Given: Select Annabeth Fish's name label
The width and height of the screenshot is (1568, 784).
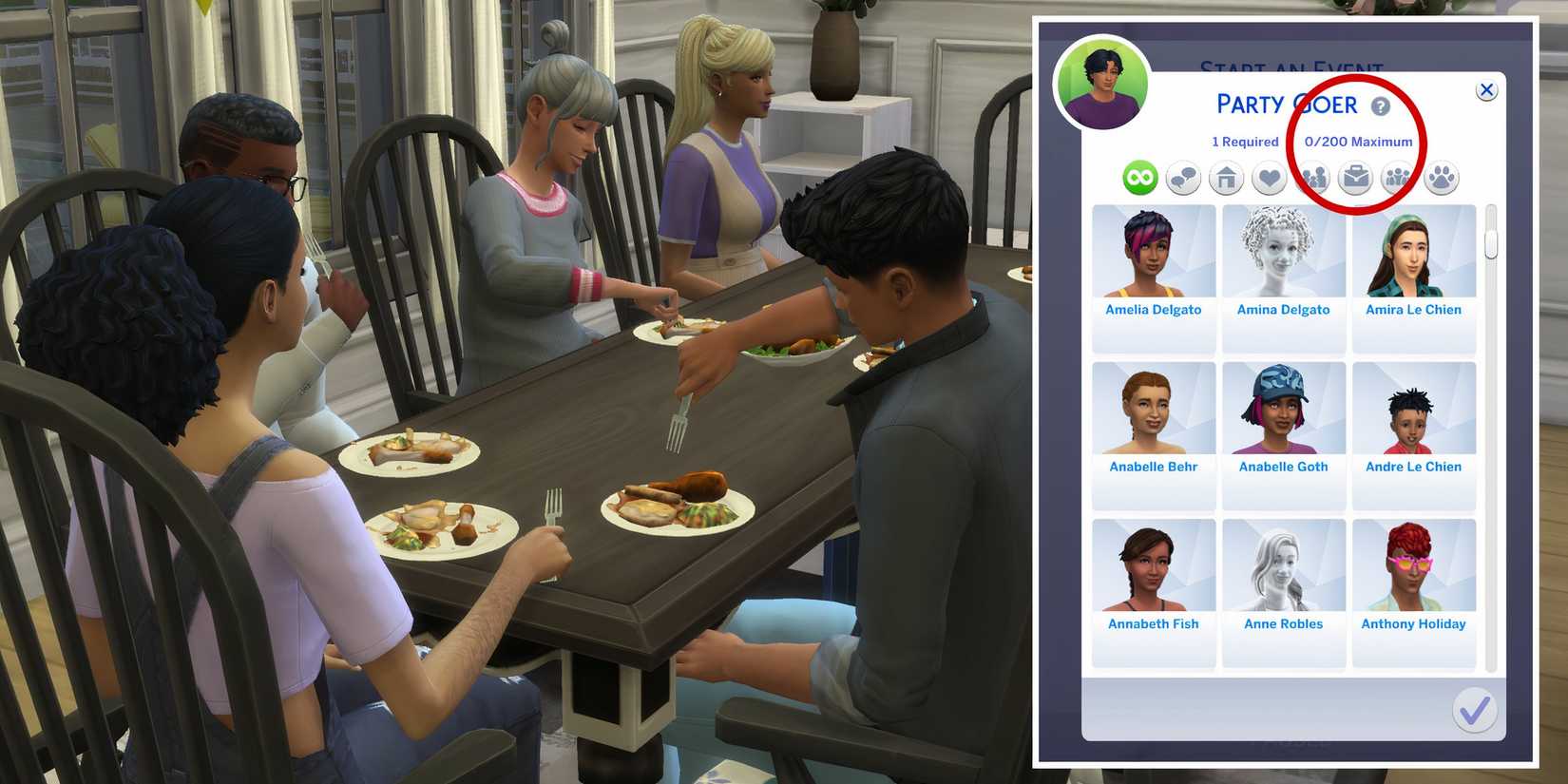Looking at the screenshot, I should tap(1154, 623).
